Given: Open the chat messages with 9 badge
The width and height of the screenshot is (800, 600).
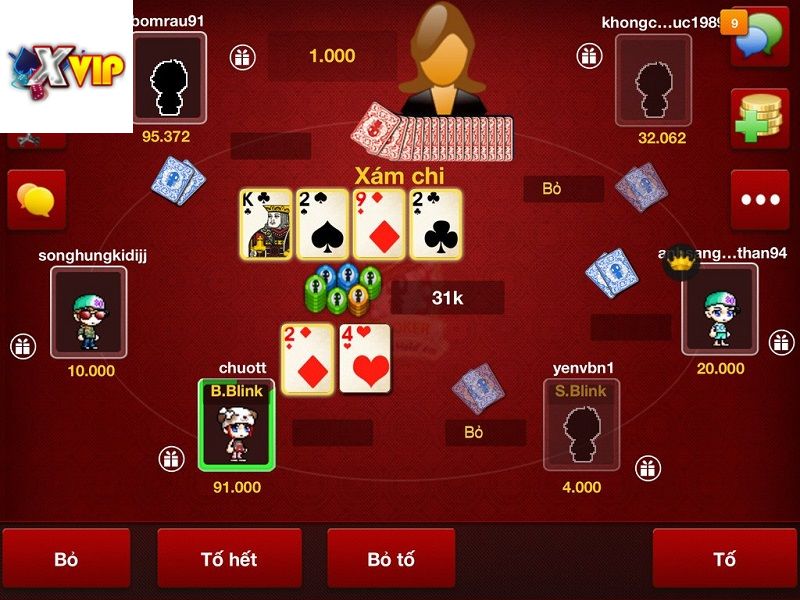Looking at the screenshot, I should point(759,38).
